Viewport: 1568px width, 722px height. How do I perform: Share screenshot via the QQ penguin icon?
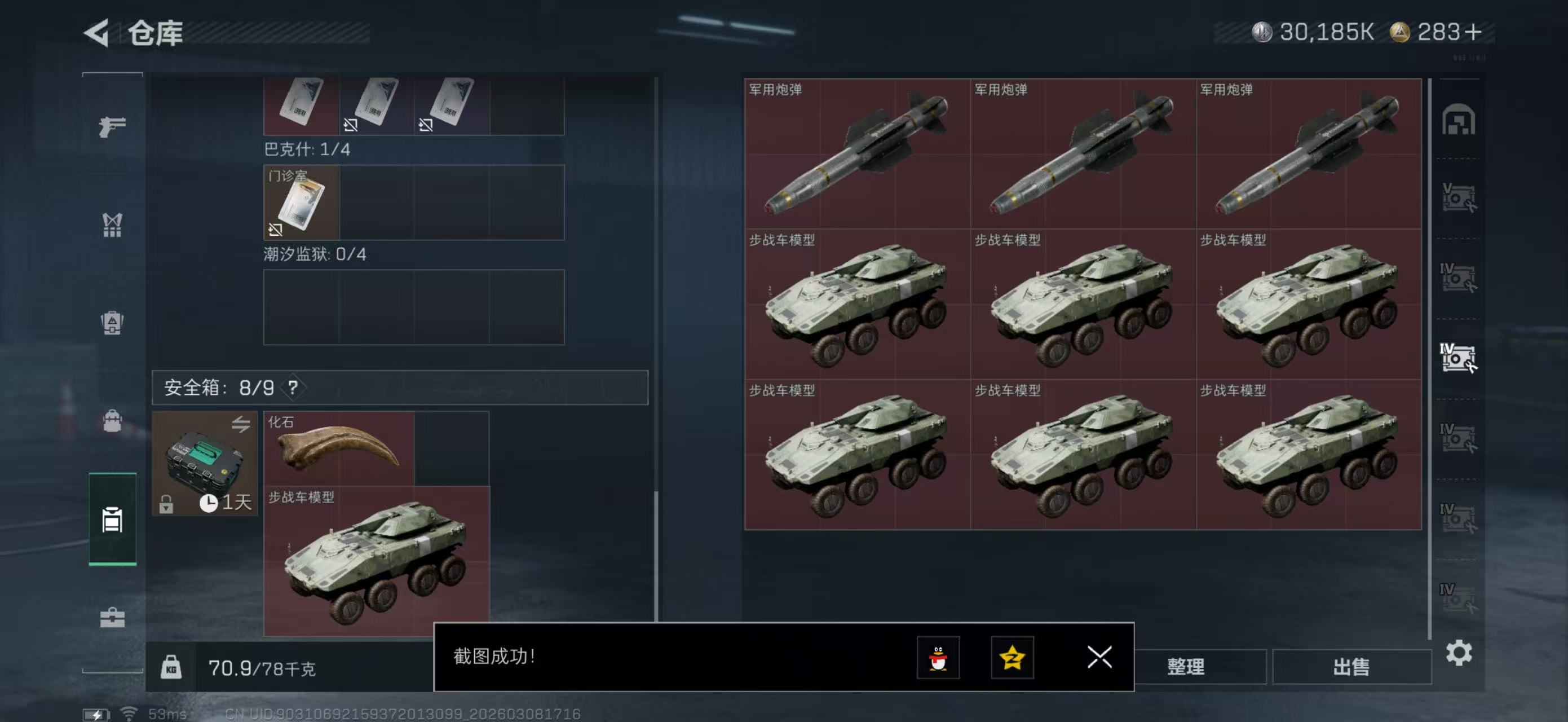point(939,658)
